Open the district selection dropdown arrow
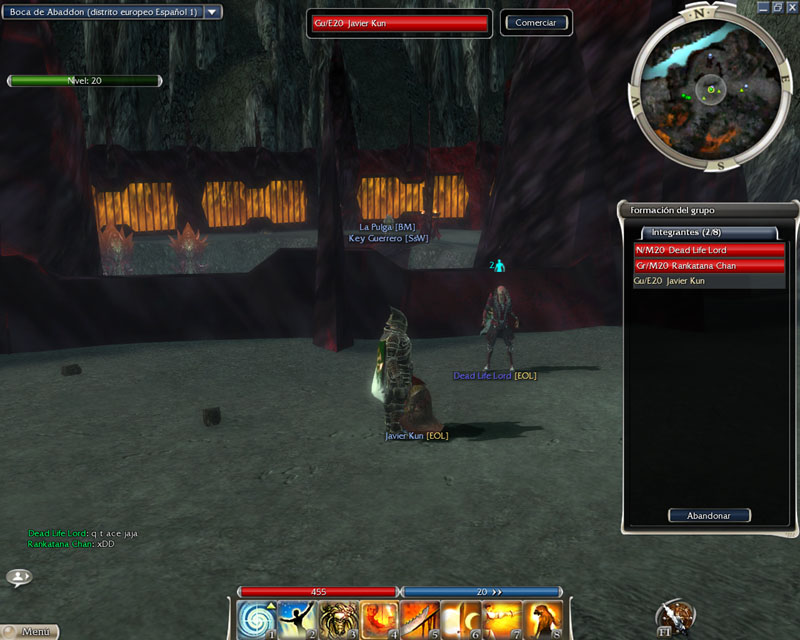 tap(213, 12)
